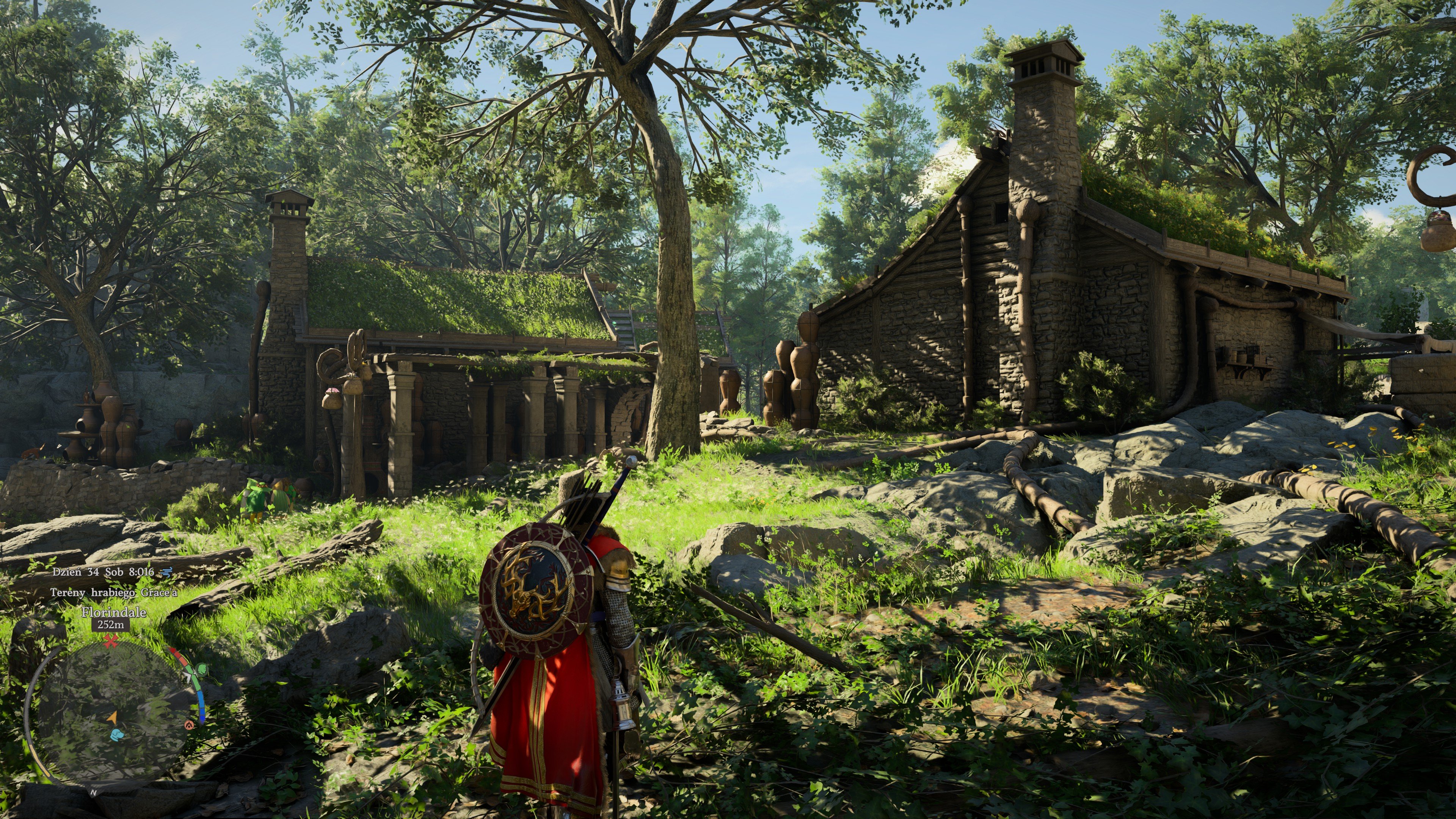Click the blue wind weather icon
Image resolution: width=1456 pixels, height=819 pixels.
coord(166,572)
